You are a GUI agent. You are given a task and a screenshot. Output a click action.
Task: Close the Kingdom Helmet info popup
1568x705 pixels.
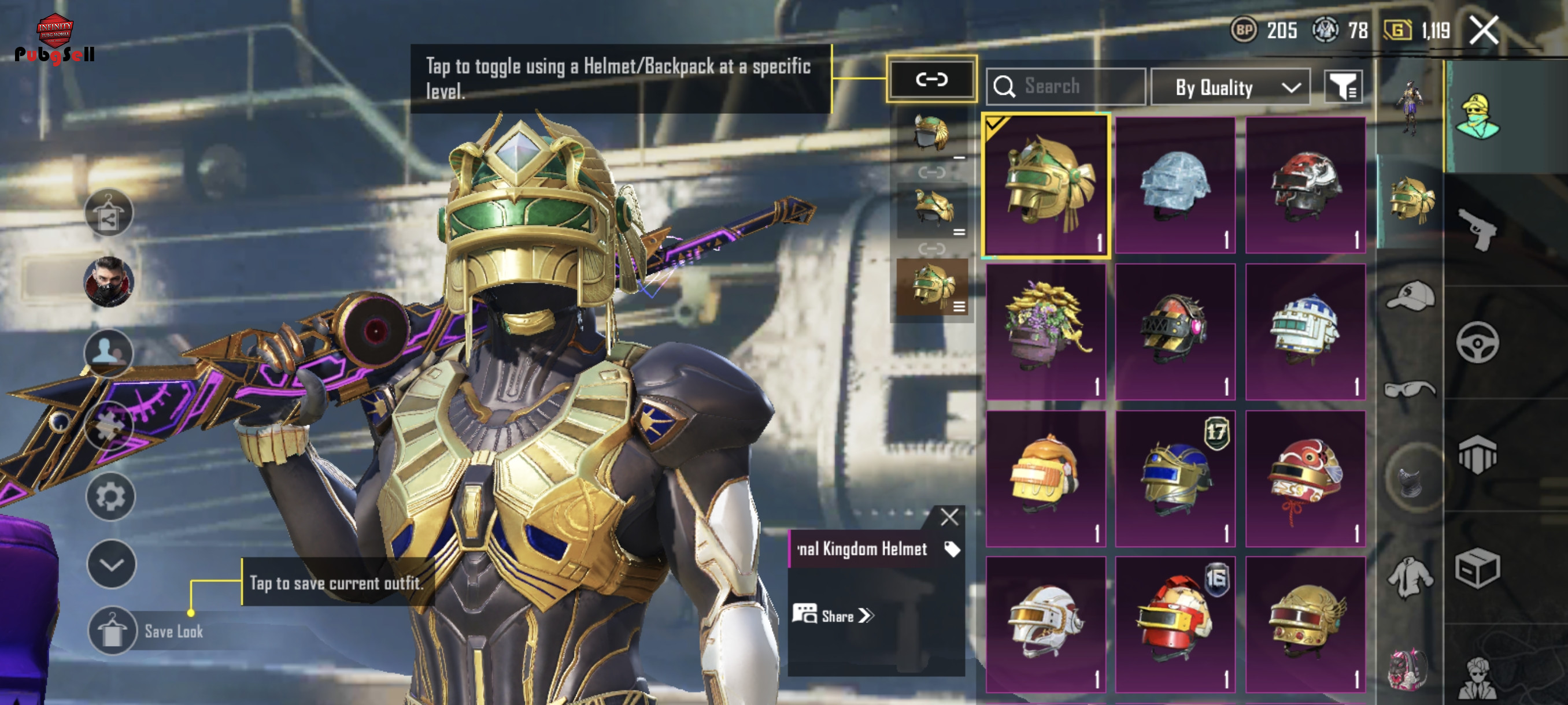point(949,517)
